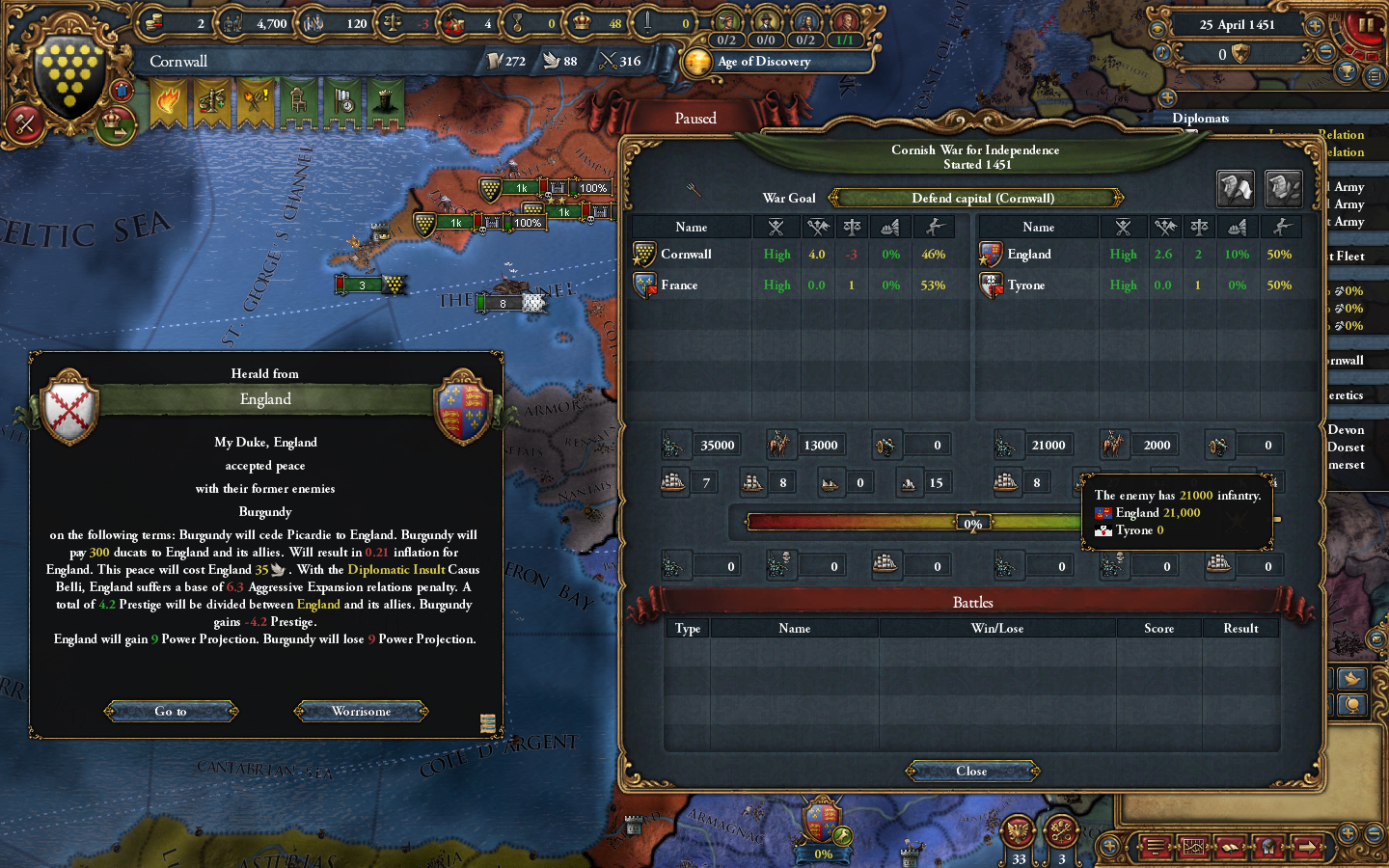1389x868 pixels.
Task: Select the terrain globe map mode
Action: pyautogui.click(x=1352, y=705)
